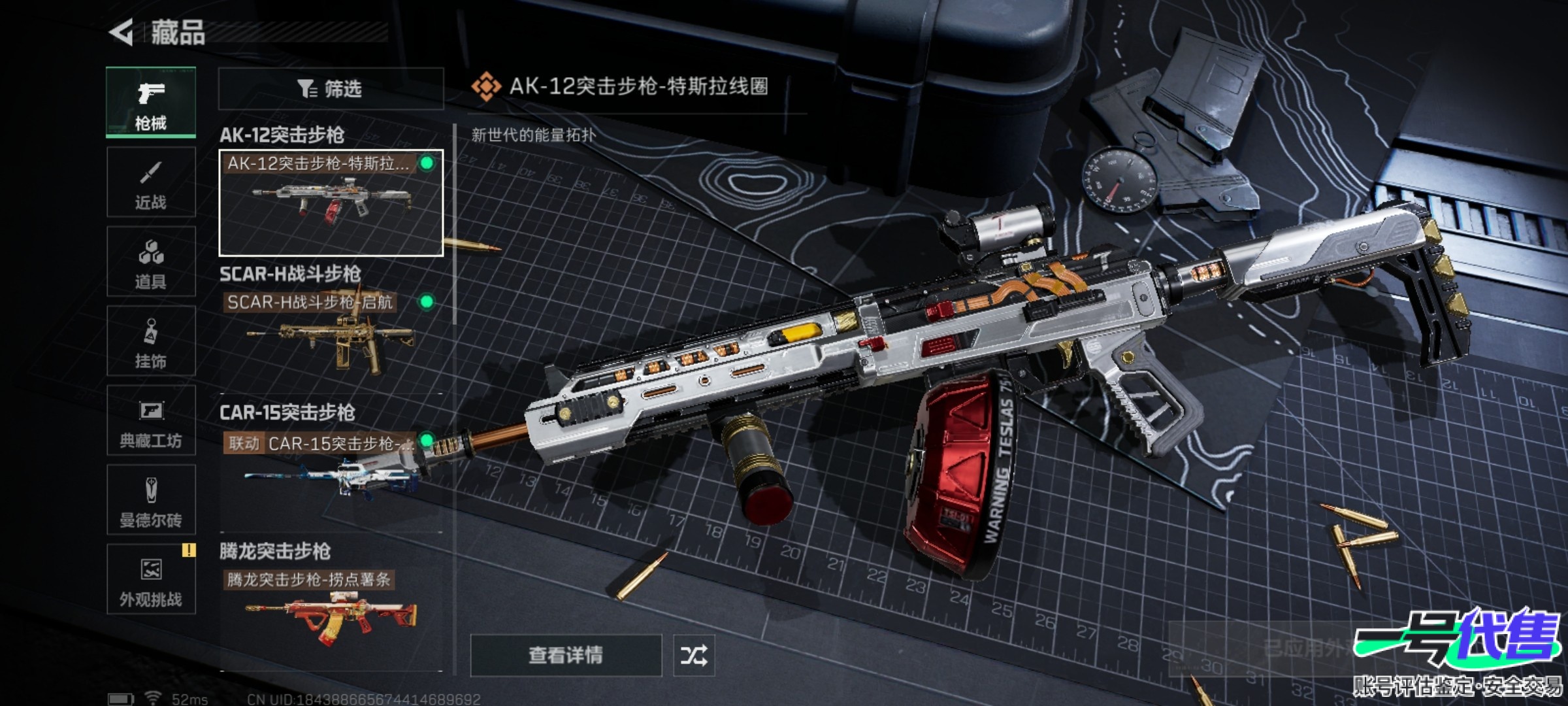
Task: Select the 腾龙突击步枪 捞点薯条 skin
Action: 331,613
